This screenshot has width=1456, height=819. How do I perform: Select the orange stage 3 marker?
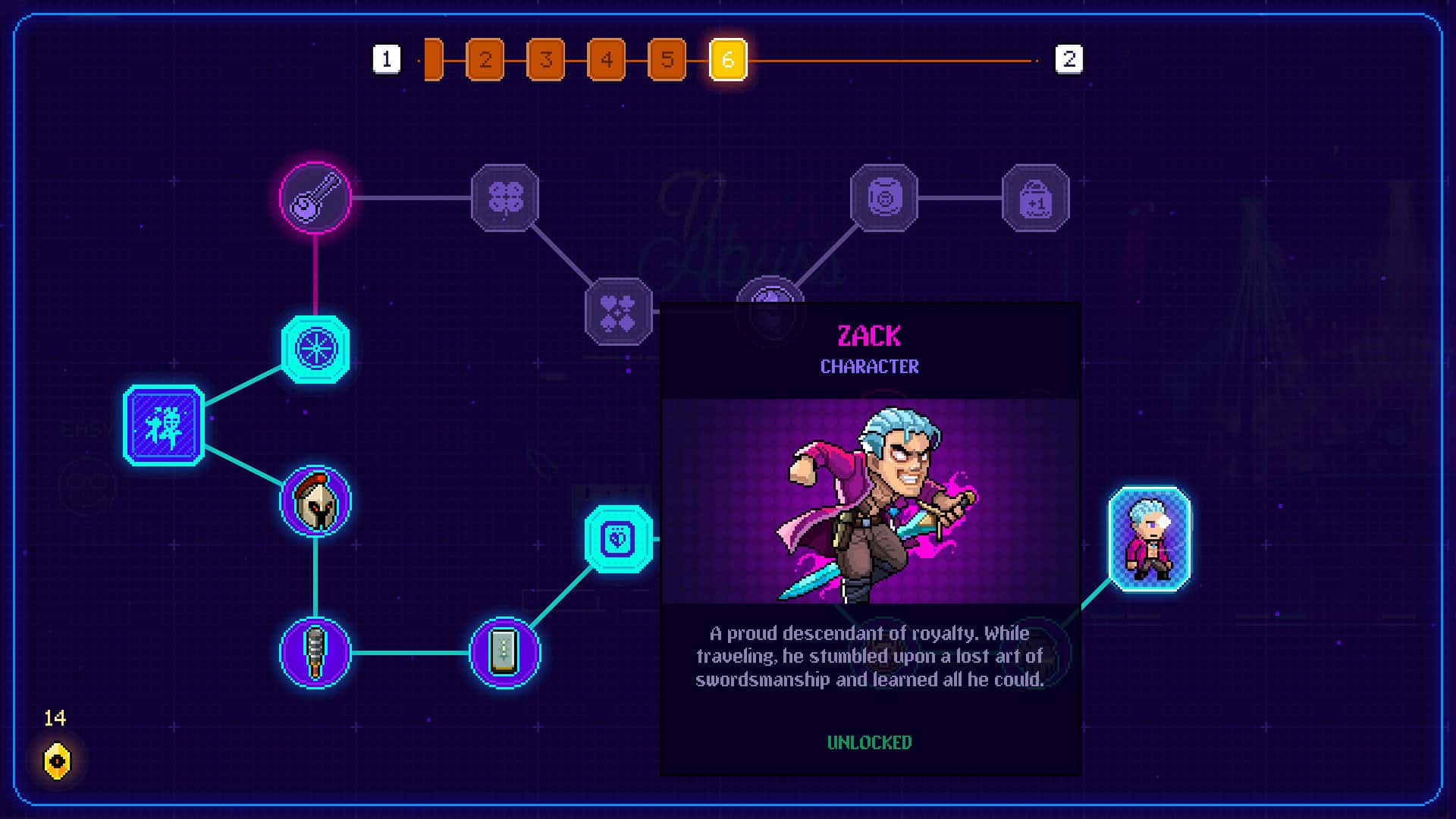point(546,60)
